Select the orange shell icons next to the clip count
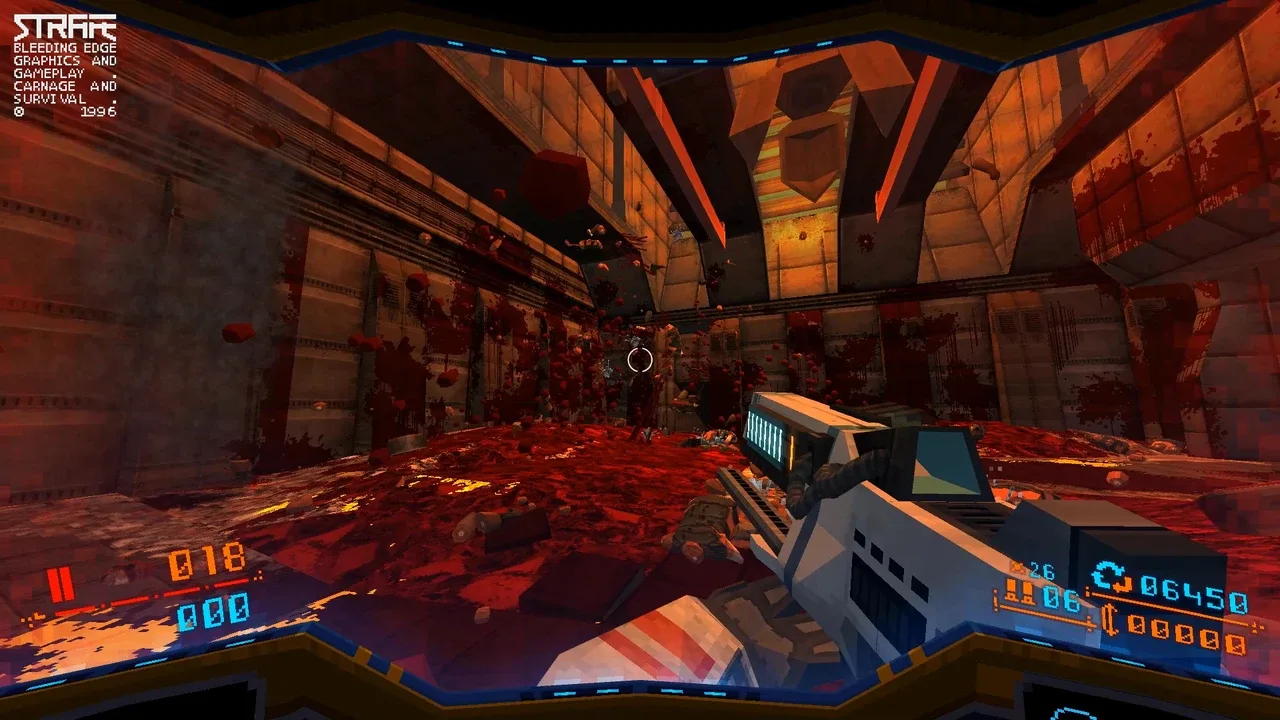1280x720 pixels. [1021, 590]
